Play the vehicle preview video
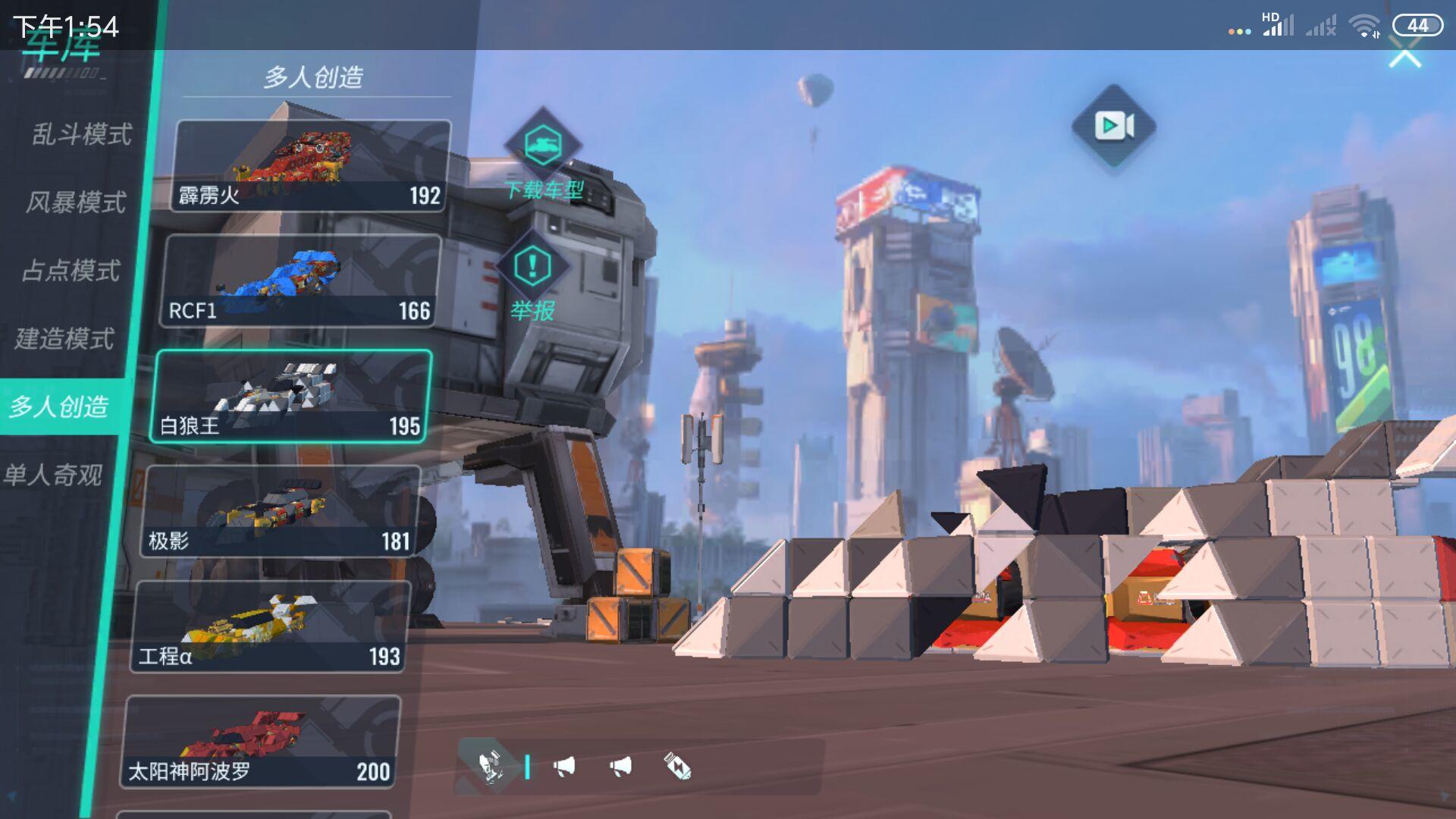 pos(1113,126)
